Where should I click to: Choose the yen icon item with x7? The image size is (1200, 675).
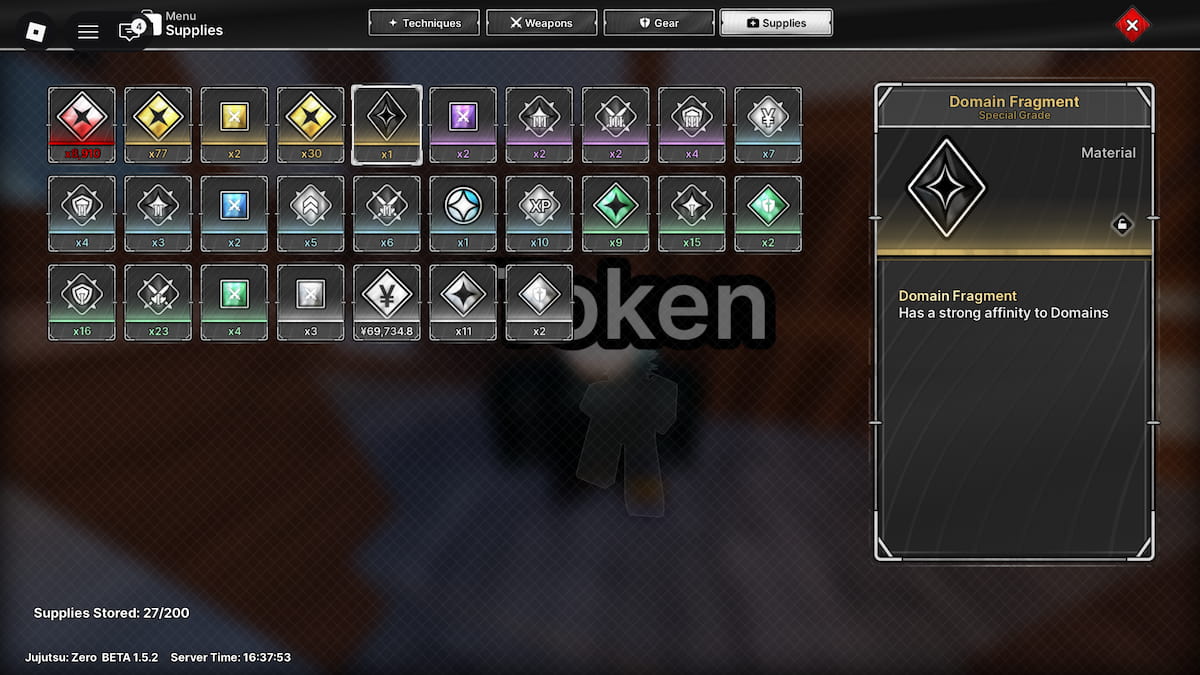point(768,124)
